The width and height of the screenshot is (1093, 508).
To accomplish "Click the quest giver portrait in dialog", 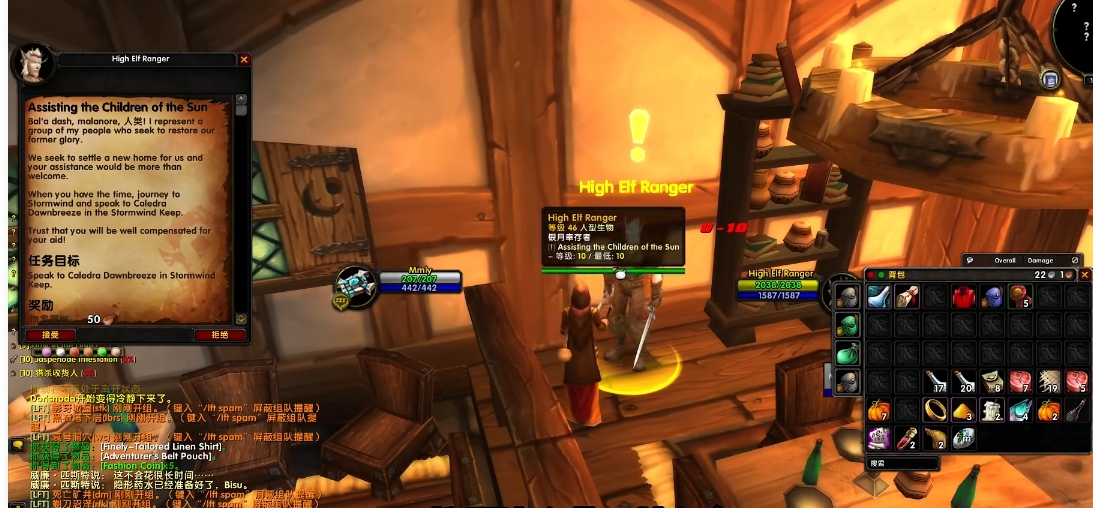I will (33, 64).
